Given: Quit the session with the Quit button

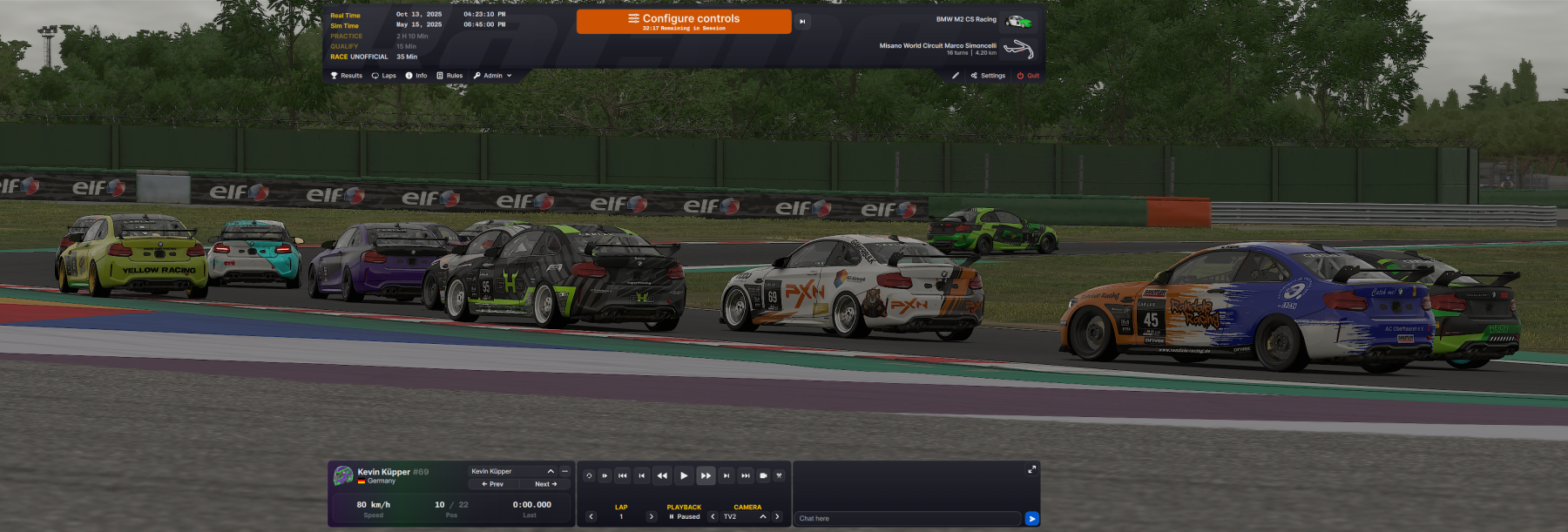Looking at the screenshot, I should tap(1028, 76).
